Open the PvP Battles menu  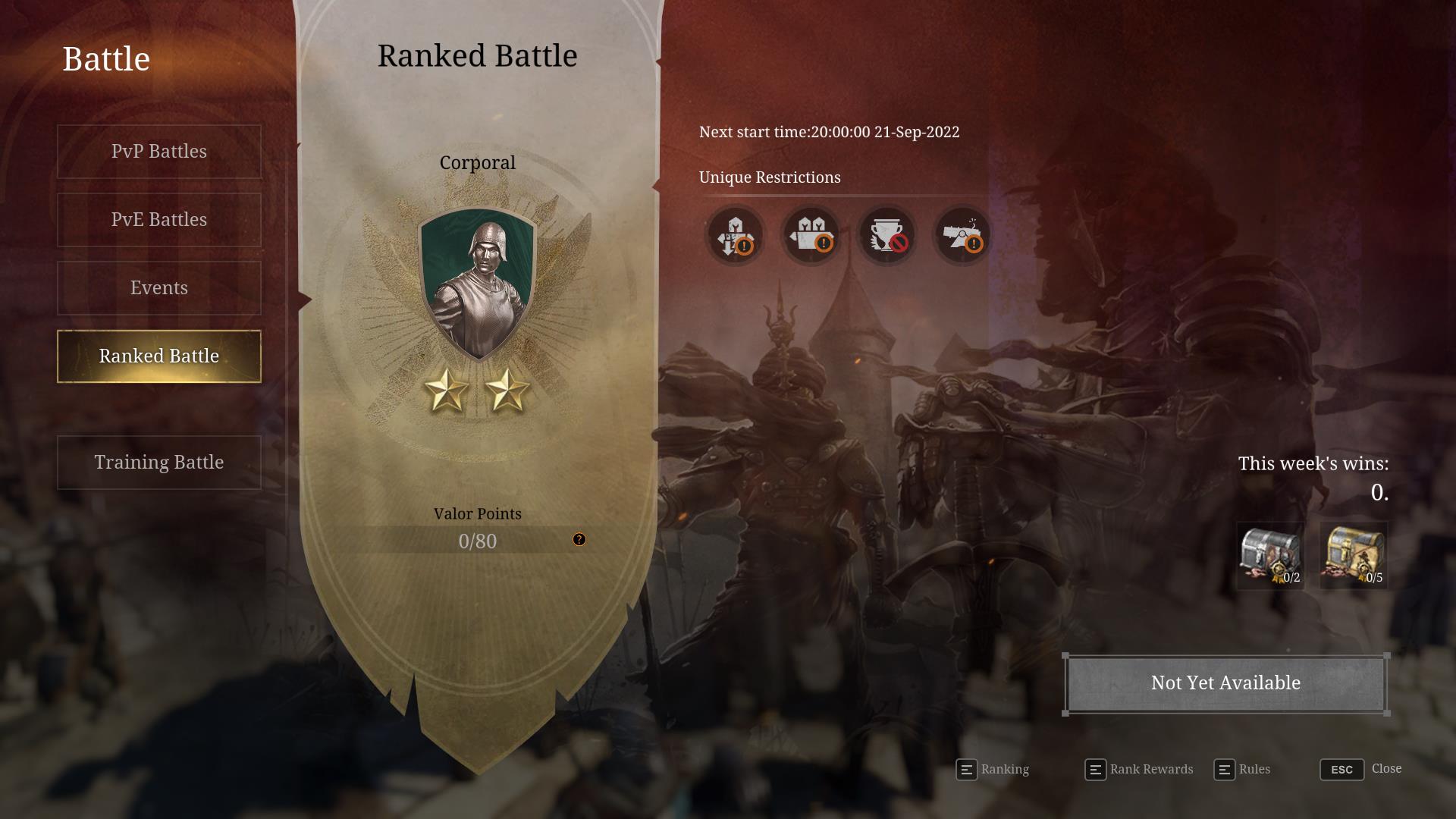159,152
